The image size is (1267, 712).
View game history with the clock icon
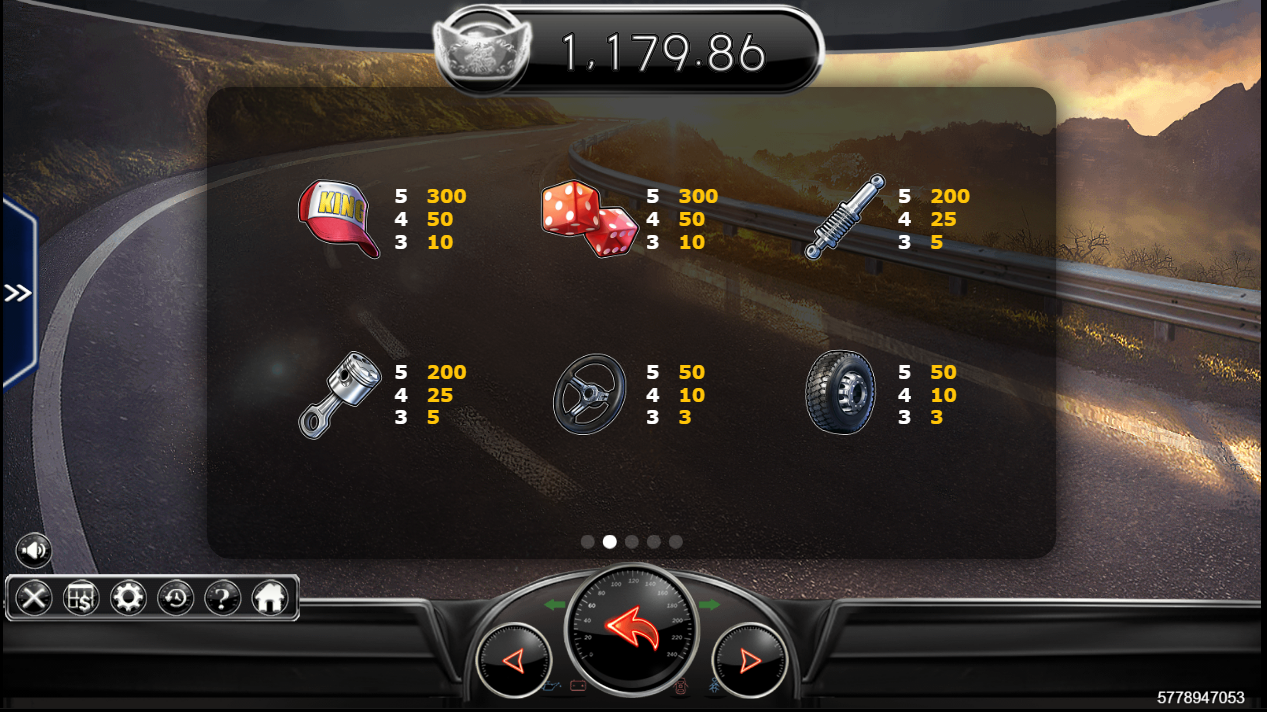coord(176,598)
